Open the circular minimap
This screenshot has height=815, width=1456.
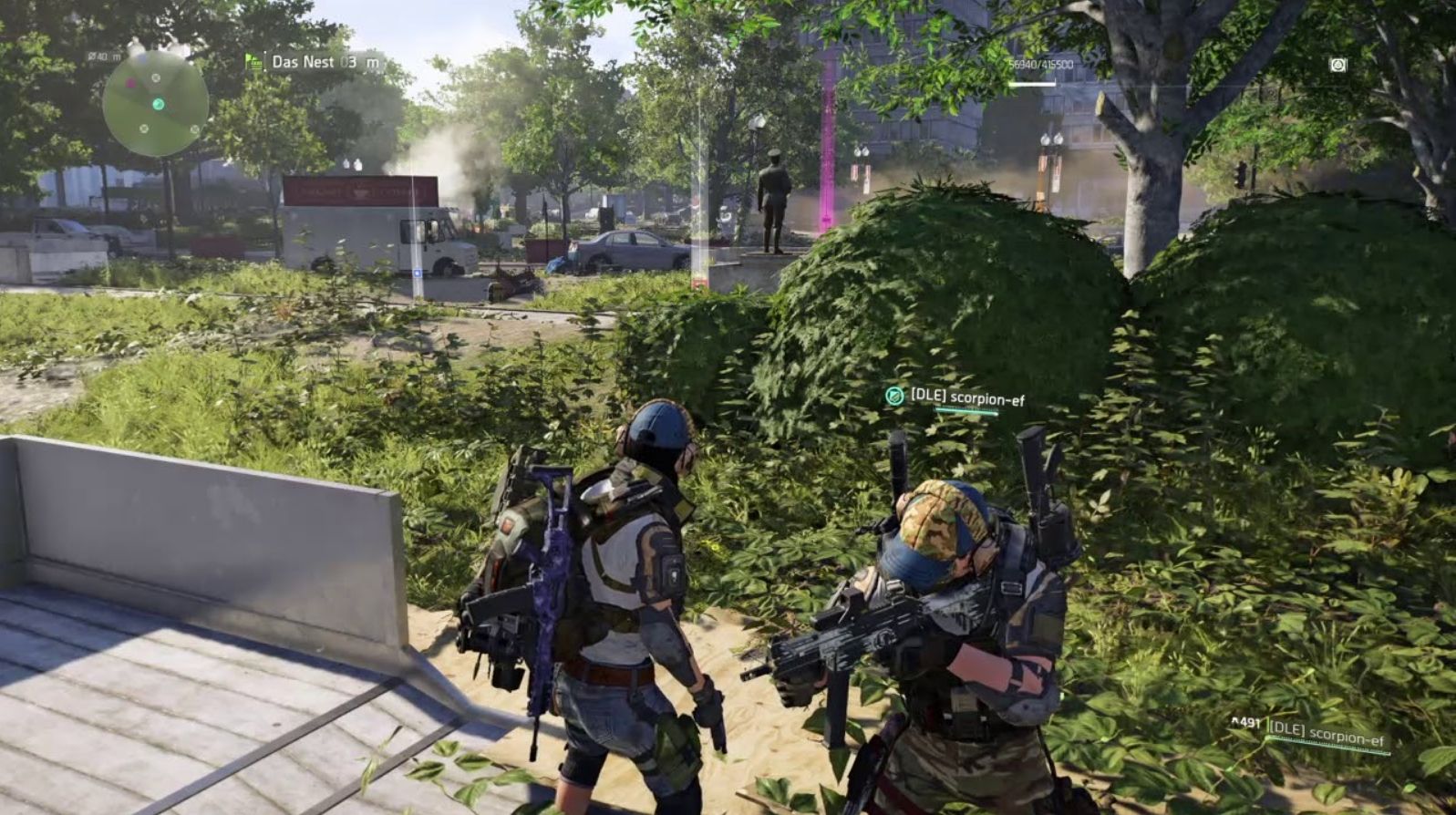coord(155,102)
